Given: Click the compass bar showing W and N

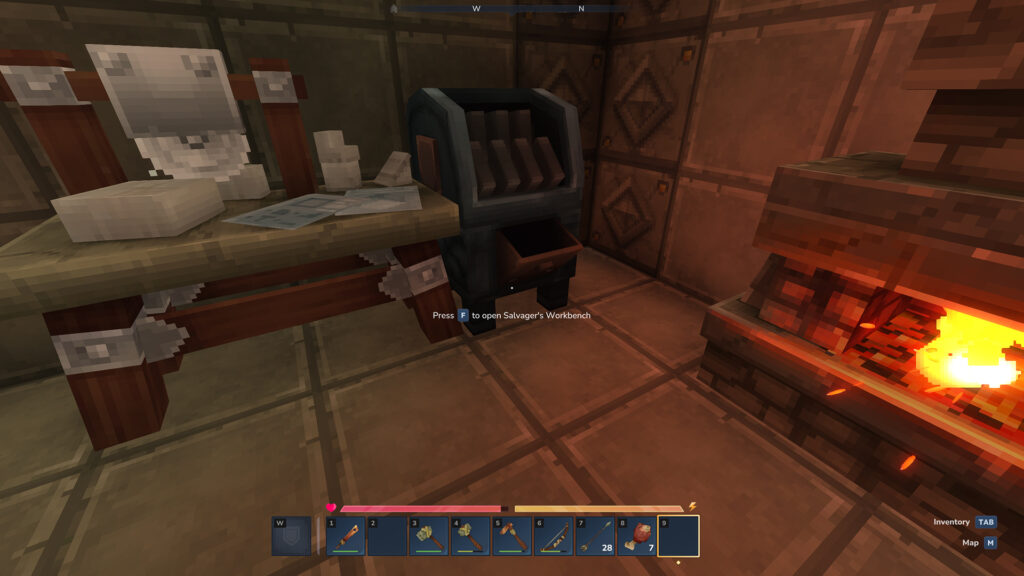Looking at the screenshot, I should click(x=512, y=8).
